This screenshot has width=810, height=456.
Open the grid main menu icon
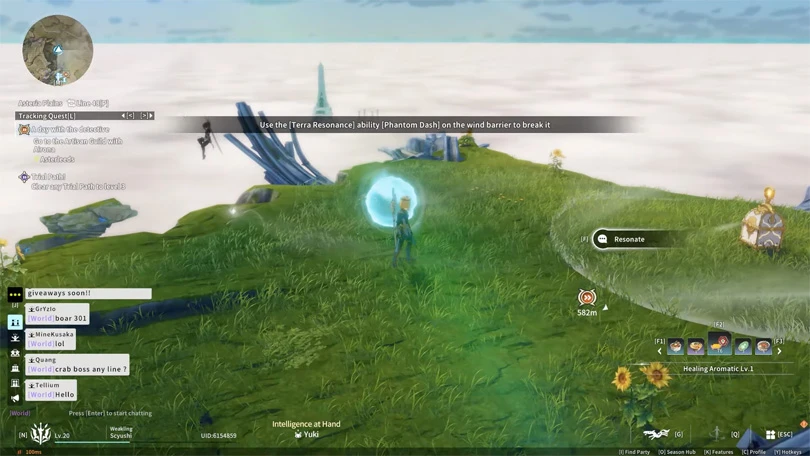tap(770, 434)
